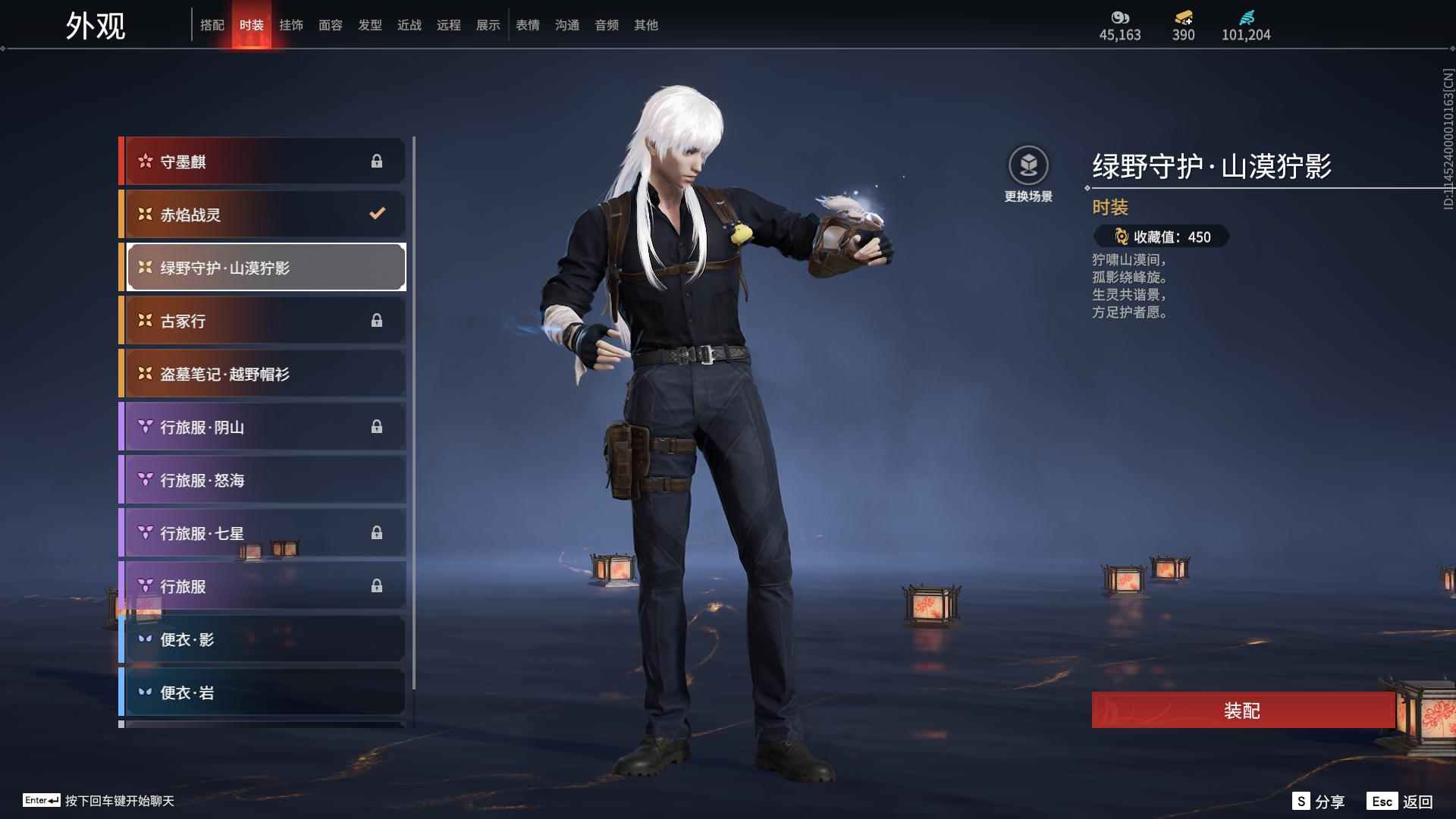The height and width of the screenshot is (819, 1456).
Task: Open the 挂饰 tab
Action: [x=290, y=25]
